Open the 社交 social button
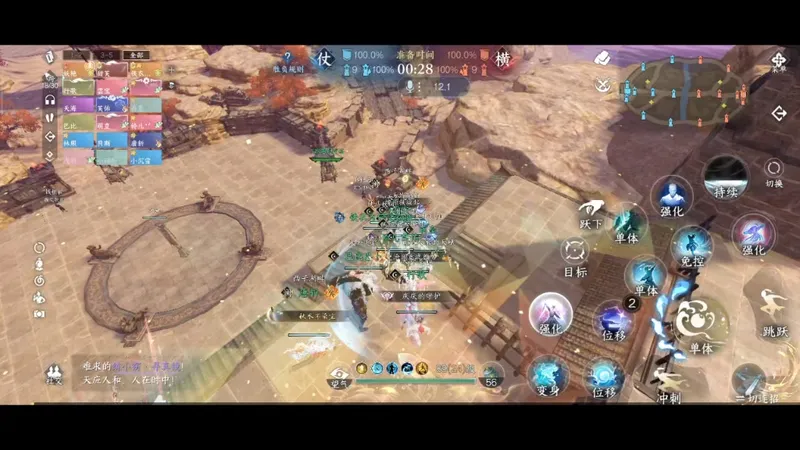The height and width of the screenshot is (450, 800). point(53,375)
